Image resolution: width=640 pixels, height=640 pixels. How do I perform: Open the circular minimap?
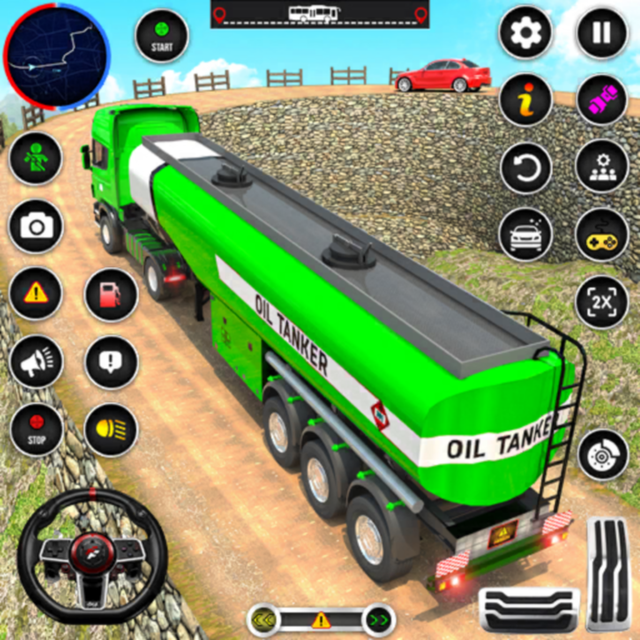56,56
